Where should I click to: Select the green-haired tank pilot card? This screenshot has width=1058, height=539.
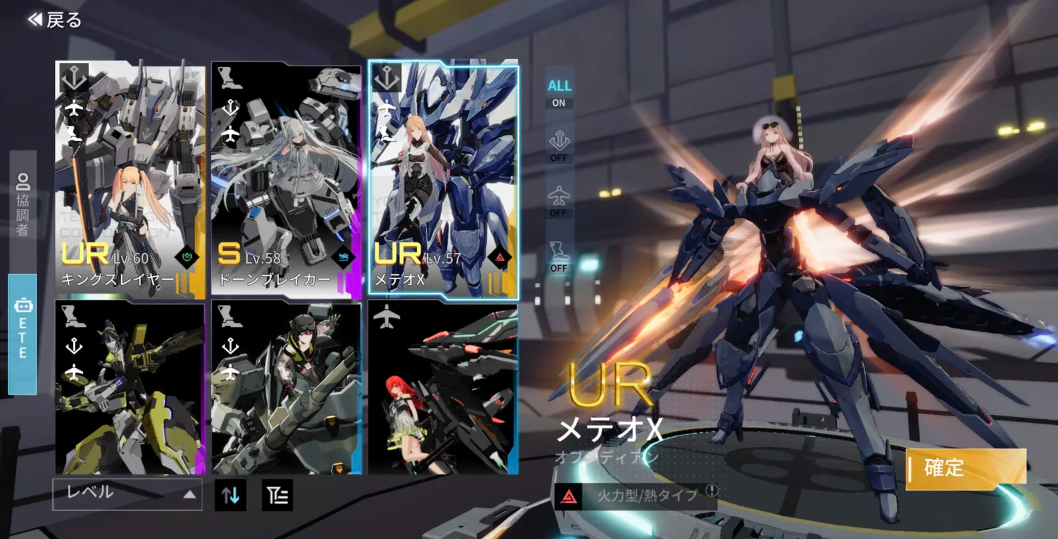click(286, 388)
